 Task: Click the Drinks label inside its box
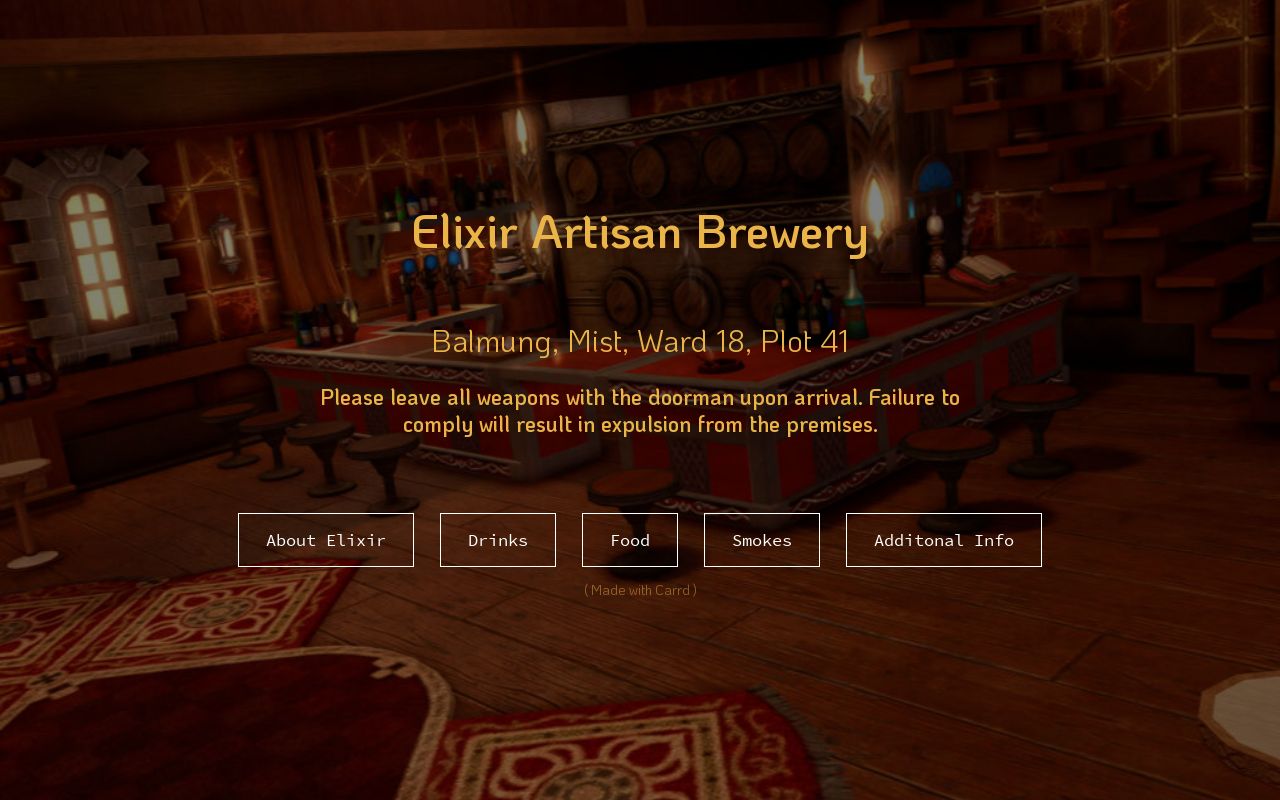pos(498,540)
